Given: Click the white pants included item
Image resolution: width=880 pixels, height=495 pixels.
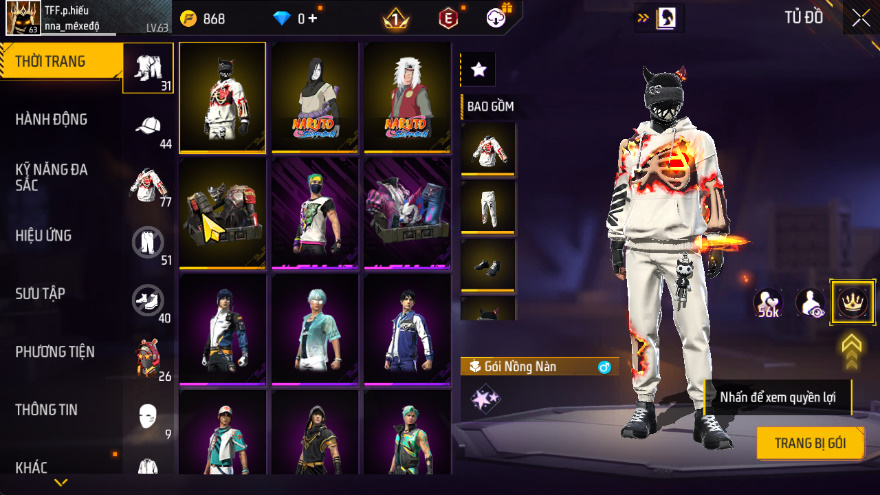Looking at the screenshot, I should coord(488,206).
